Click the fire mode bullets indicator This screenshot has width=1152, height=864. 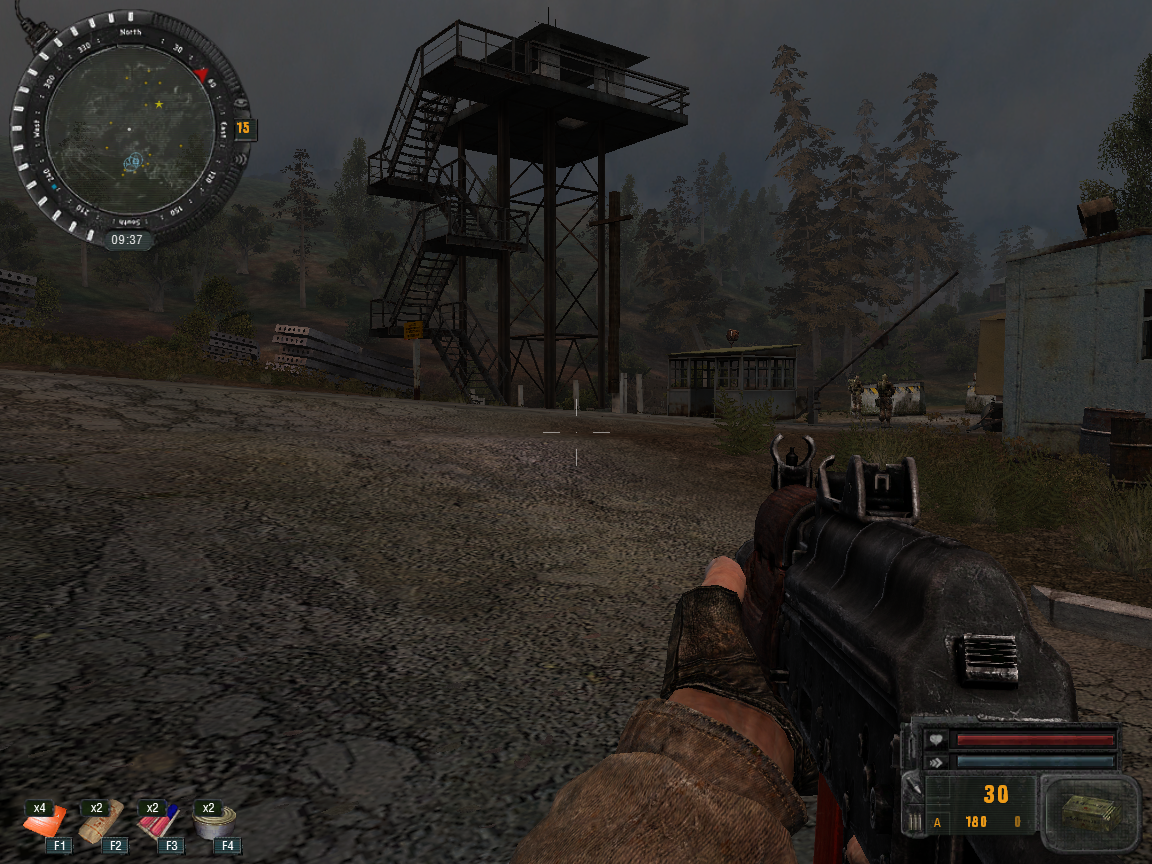click(914, 821)
